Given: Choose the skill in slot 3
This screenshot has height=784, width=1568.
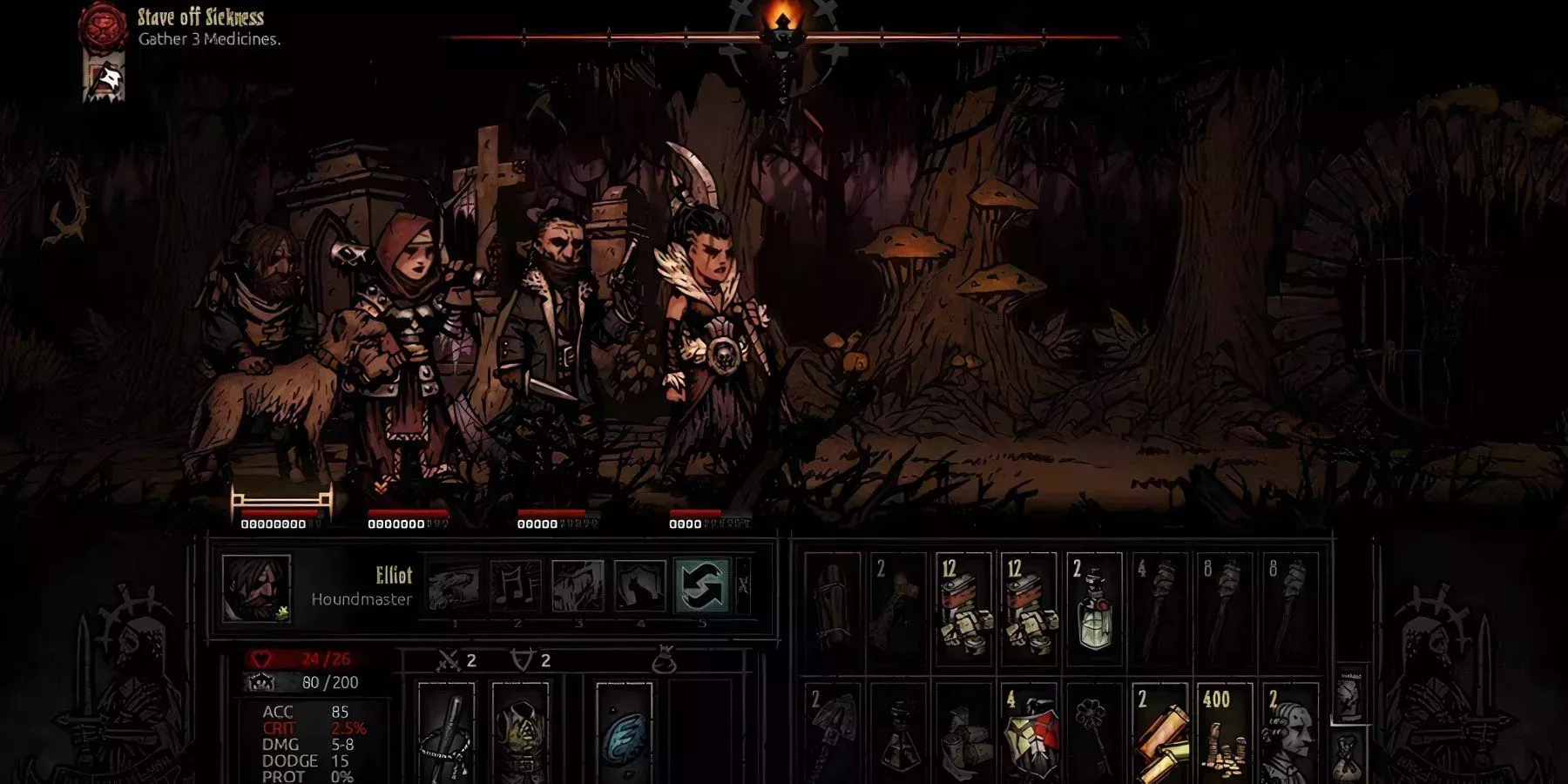Looking at the screenshot, I should pos(578,585).
